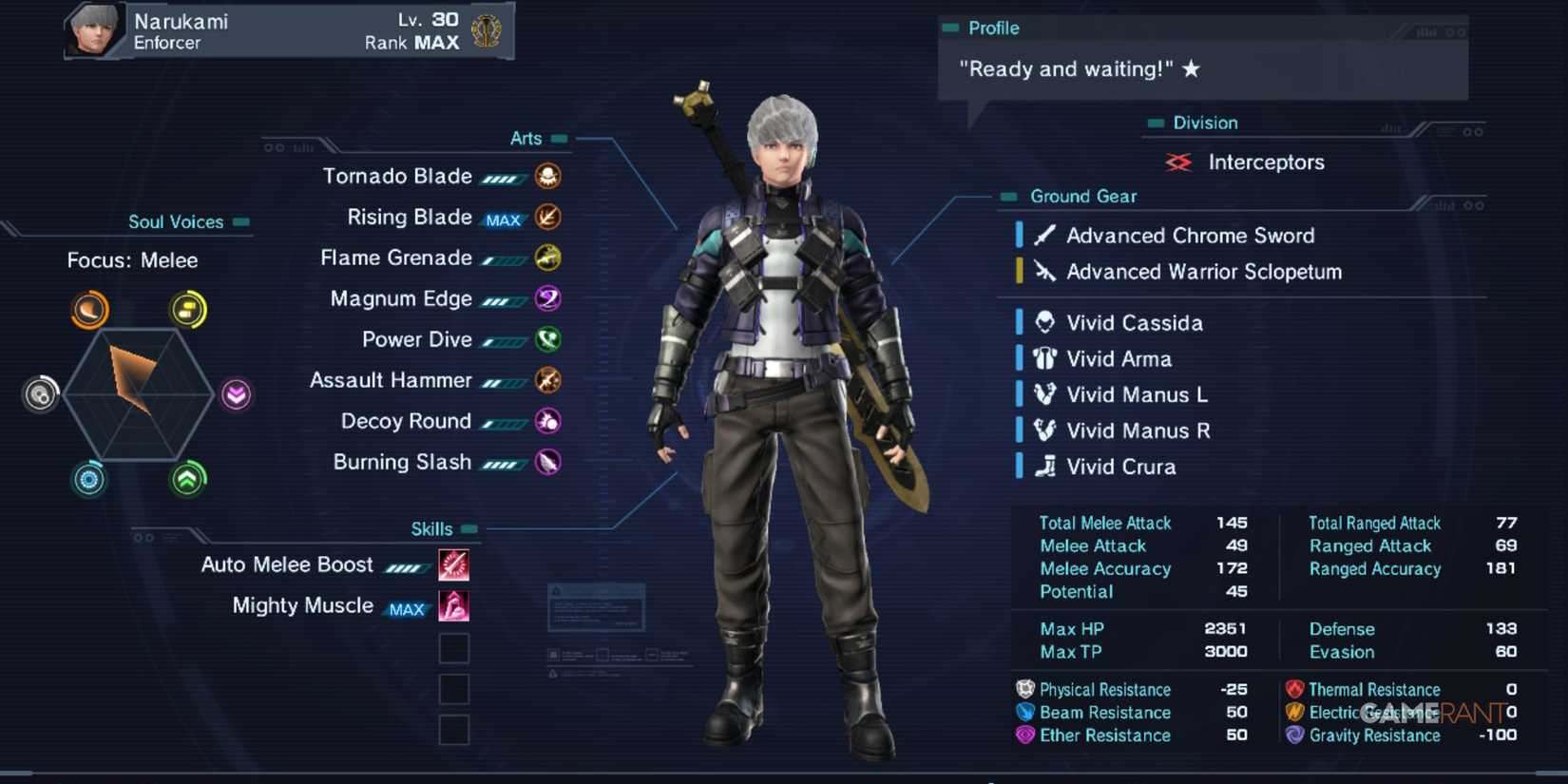
Task: Select the Decoy Round art icon
Action: [549, 421]
